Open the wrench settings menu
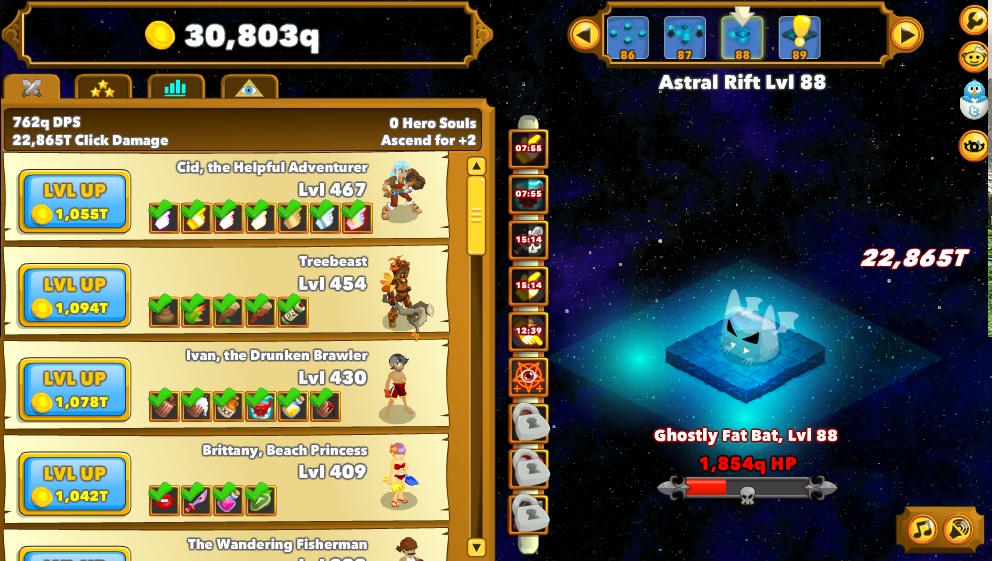Image resolution: width=992 pixels, height=561 pixels. [x=974, y=20]
